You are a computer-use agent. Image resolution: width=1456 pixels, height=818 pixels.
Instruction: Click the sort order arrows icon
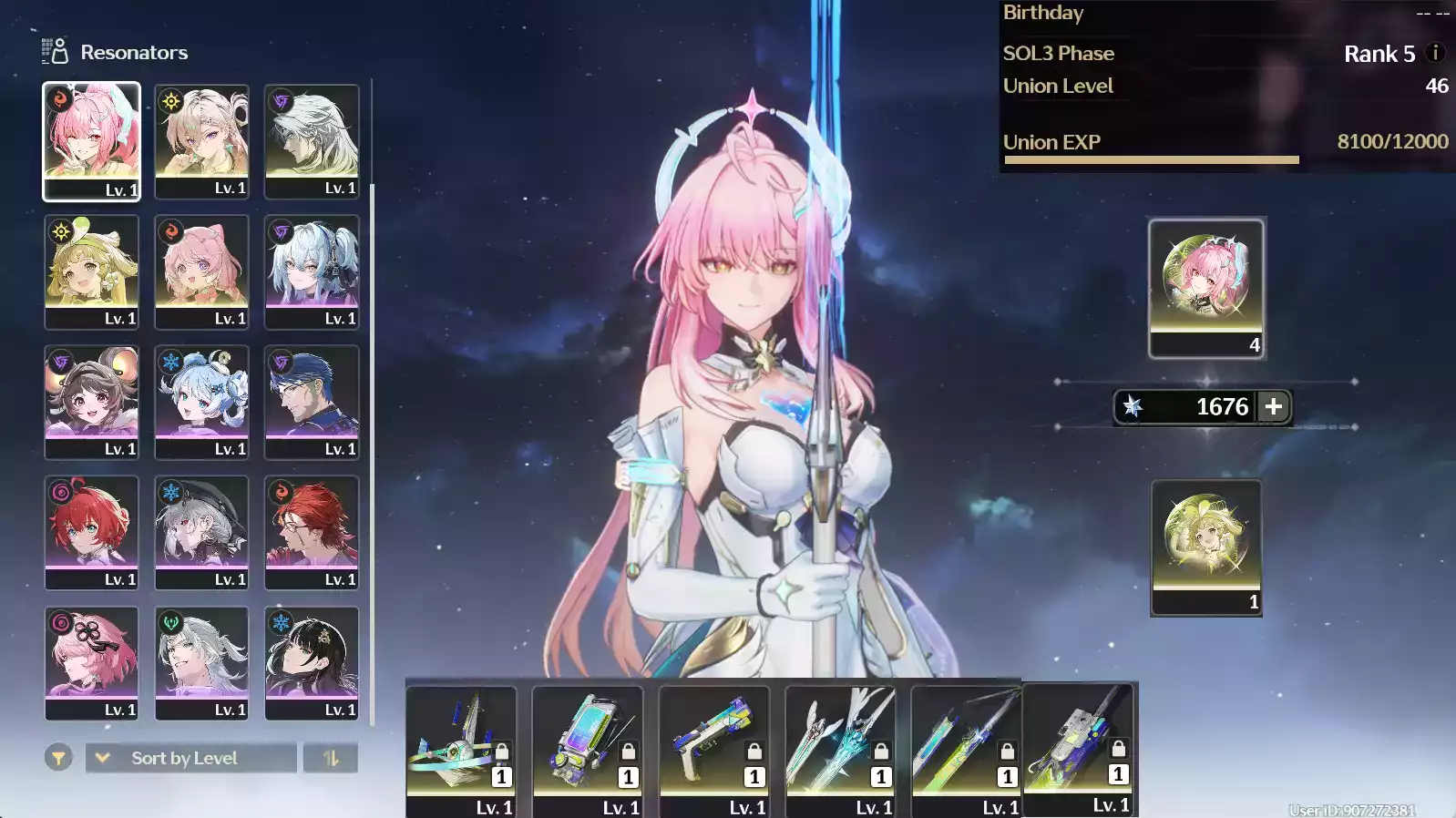pyautogui.click(x=331, y=757)
